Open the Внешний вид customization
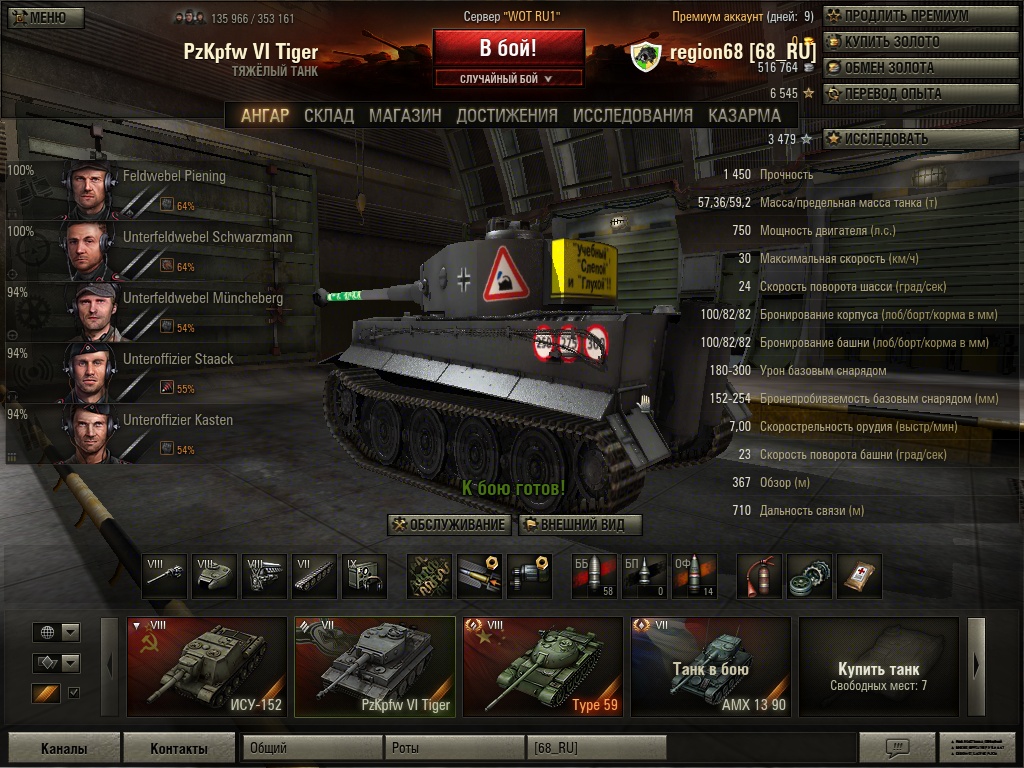Viewport: 1024px width, 768px height. (580, 525)
